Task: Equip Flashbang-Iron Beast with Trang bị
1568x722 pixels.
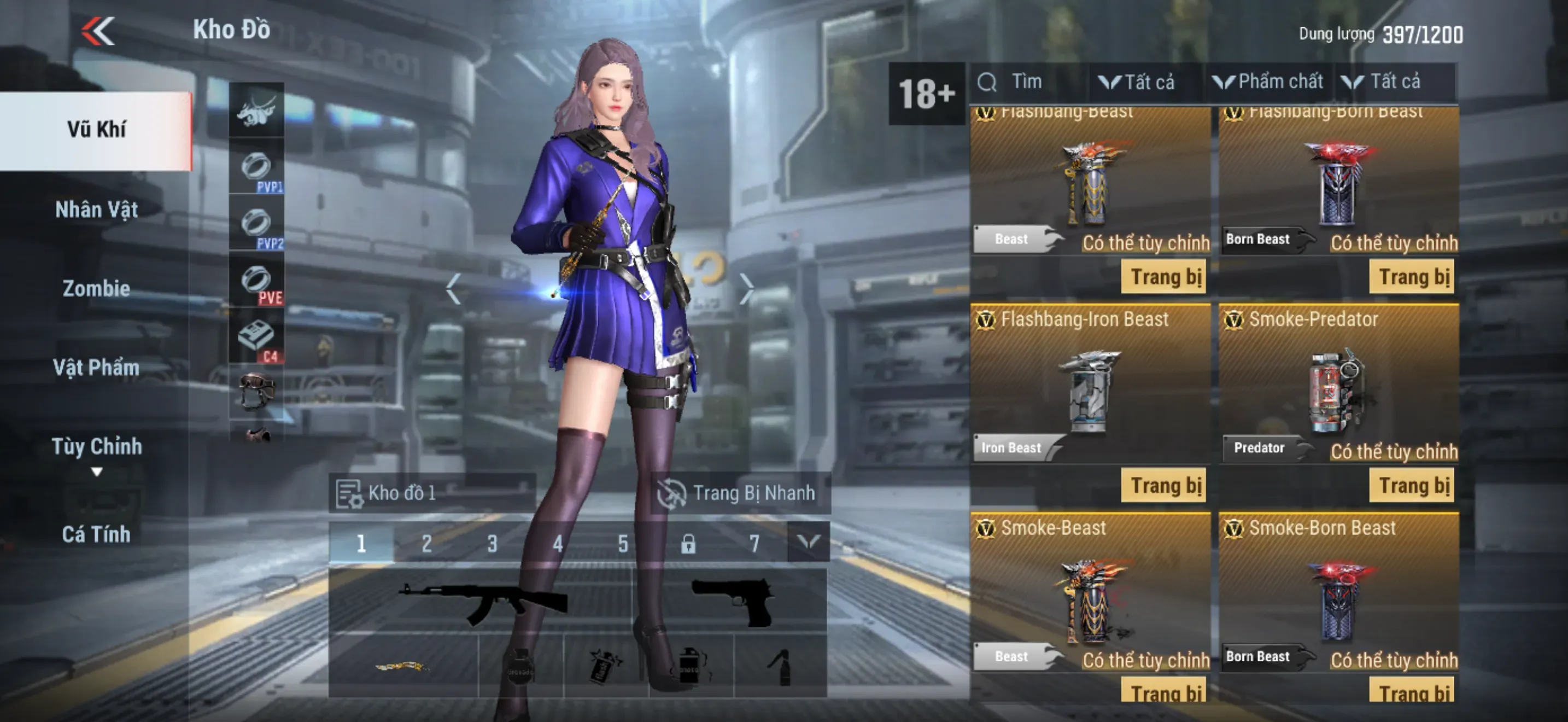Action: tap(1164, 486)
